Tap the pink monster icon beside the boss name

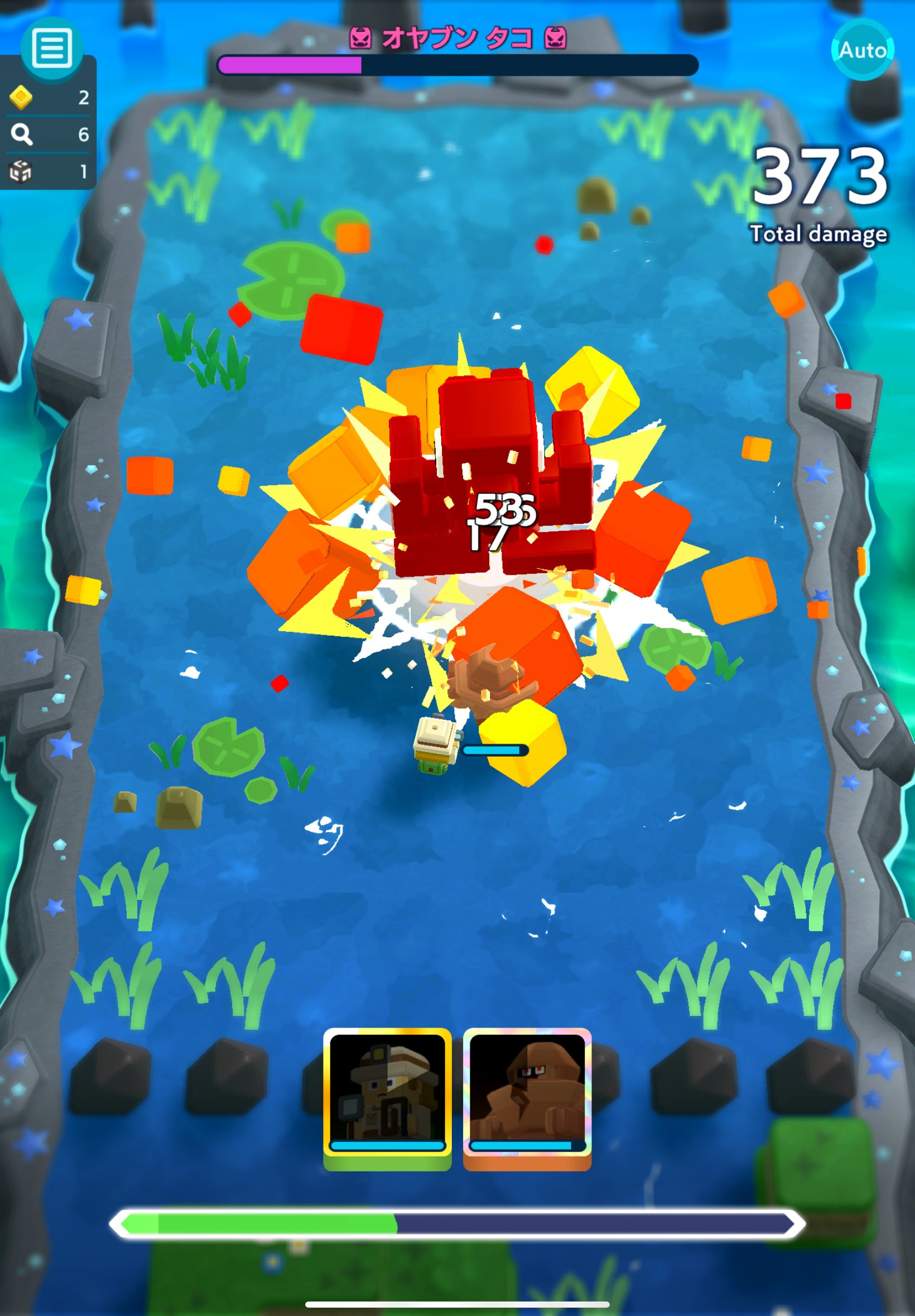tap(362, 36)
